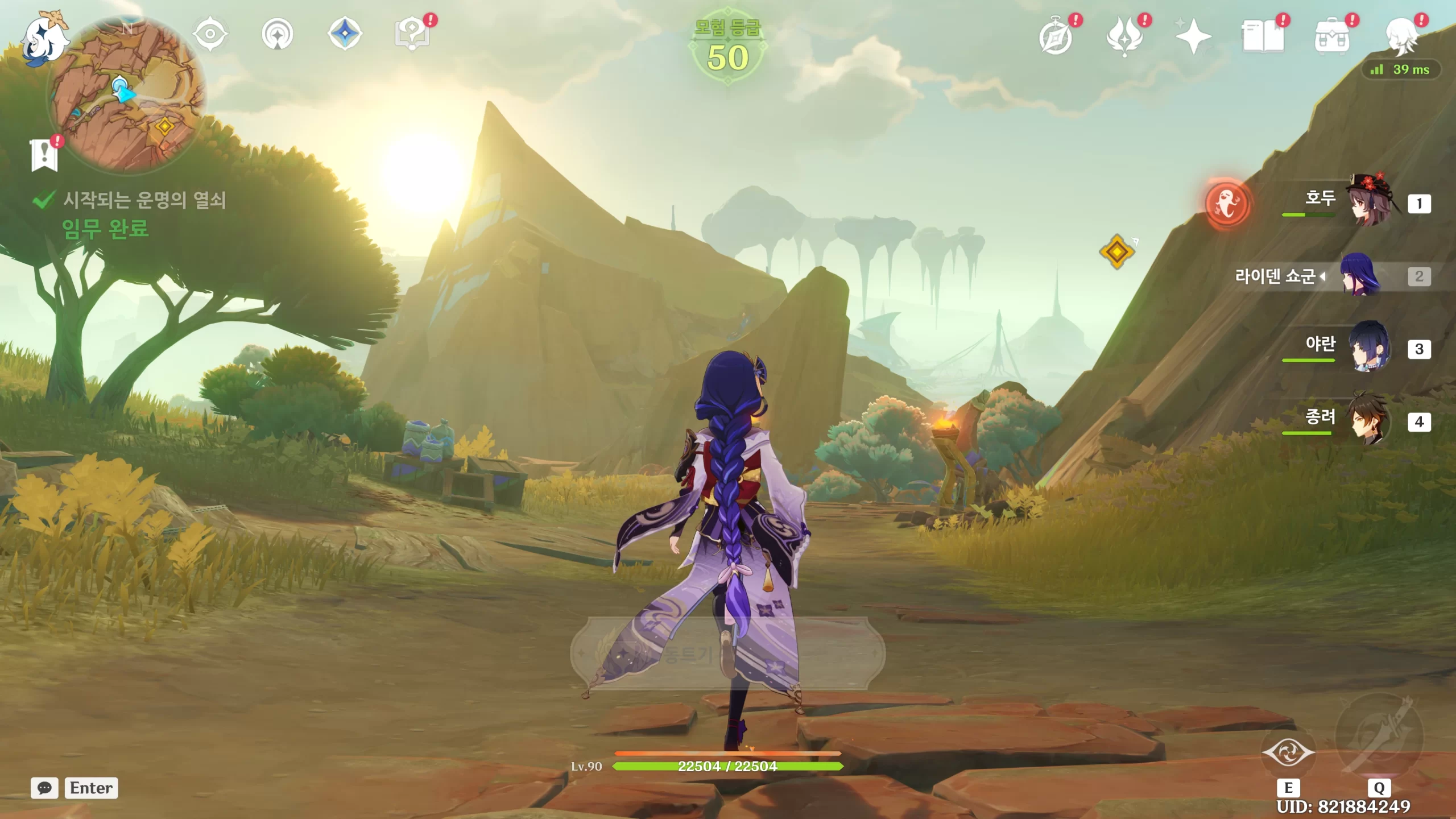Open the events flame-wings icon

[x=1124, y=37]
